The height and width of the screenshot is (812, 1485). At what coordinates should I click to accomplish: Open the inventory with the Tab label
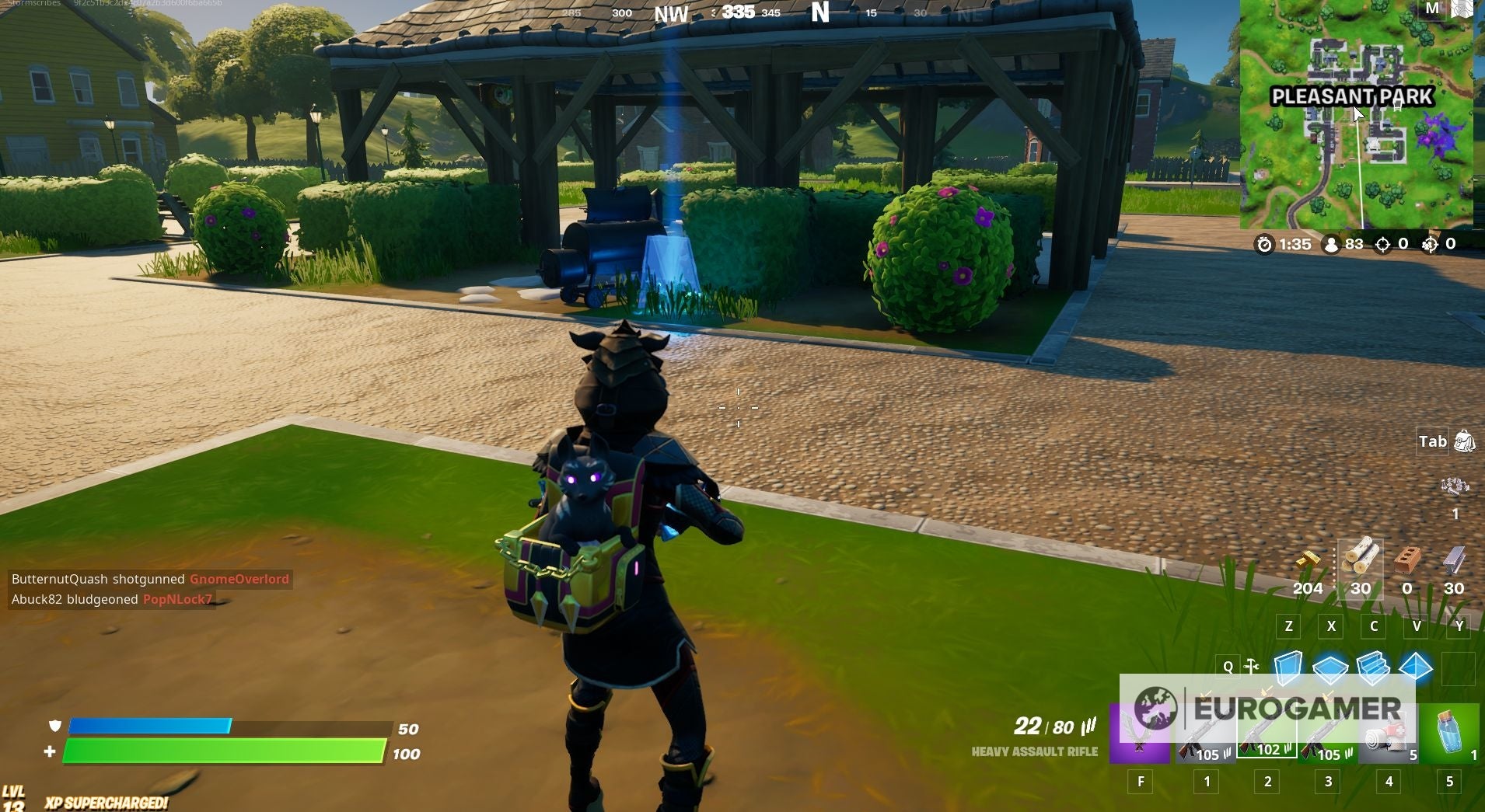tap(1433, 441)
